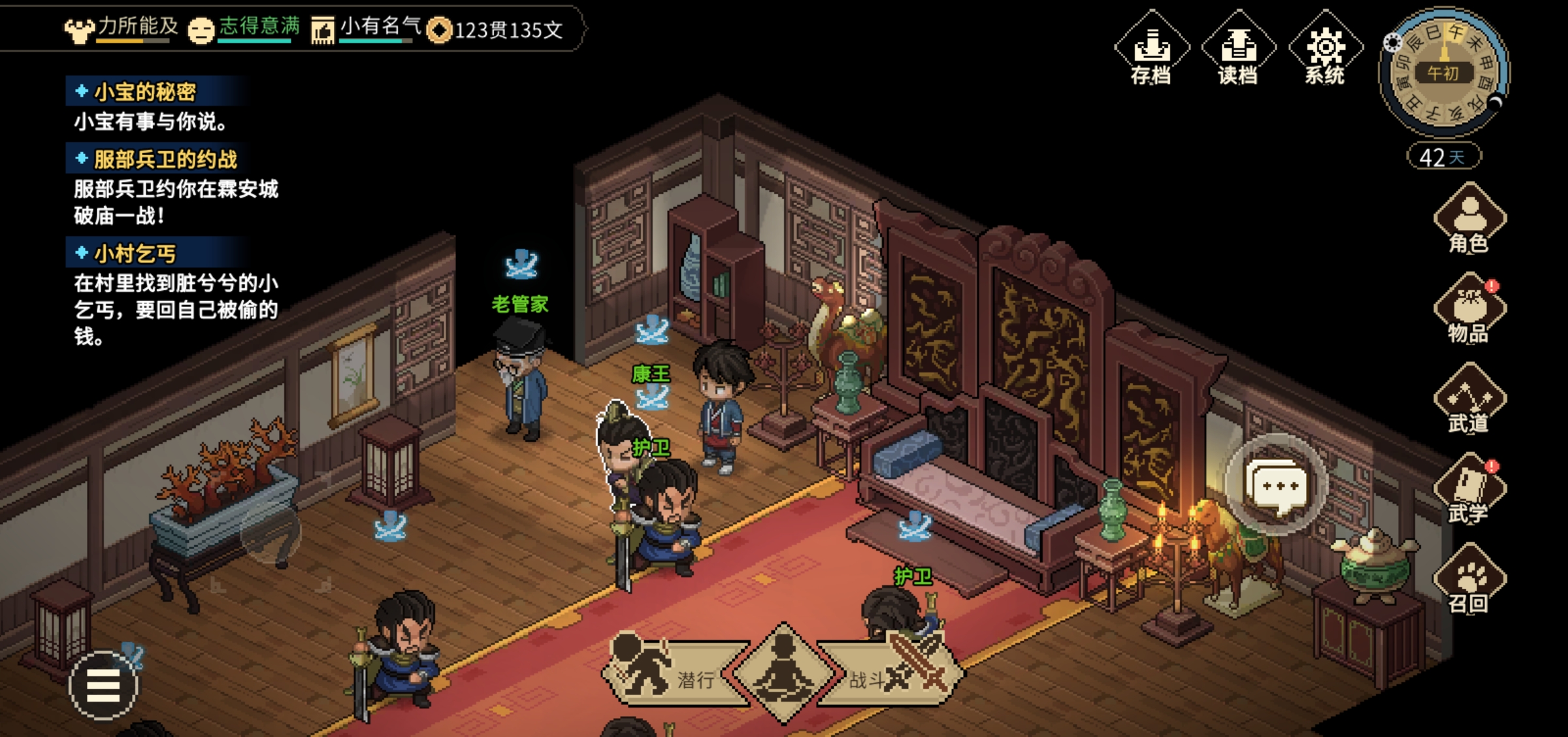Open the 读档 load menu
This screenshot has height=737, width=1568.
click(x=1237, y=50)
